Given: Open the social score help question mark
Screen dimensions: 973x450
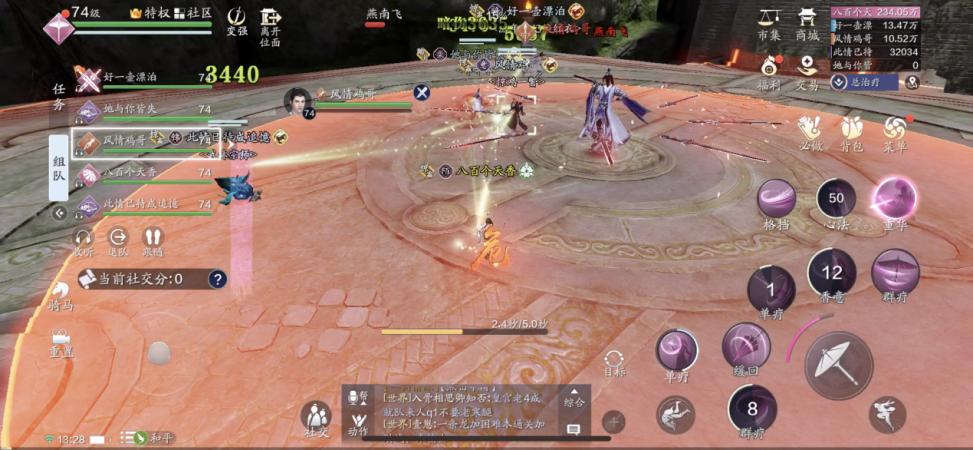Looking at the screenshot, I should tap(216, 279).
